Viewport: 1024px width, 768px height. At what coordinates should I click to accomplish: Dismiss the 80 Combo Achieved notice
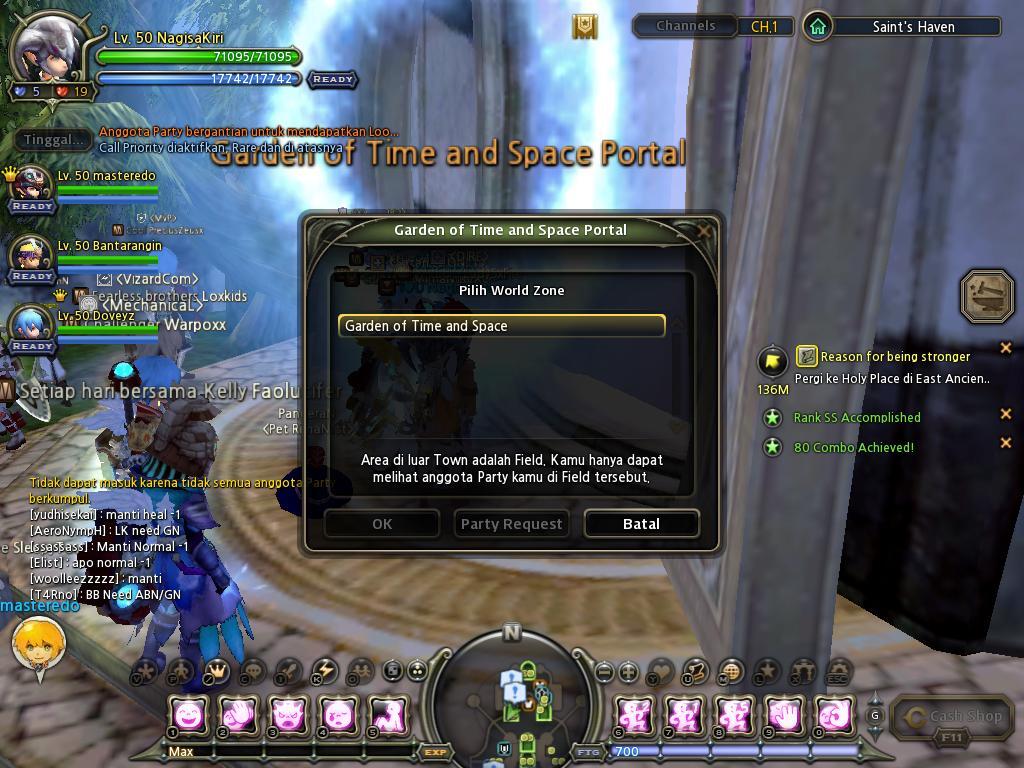coord(1006,443)
